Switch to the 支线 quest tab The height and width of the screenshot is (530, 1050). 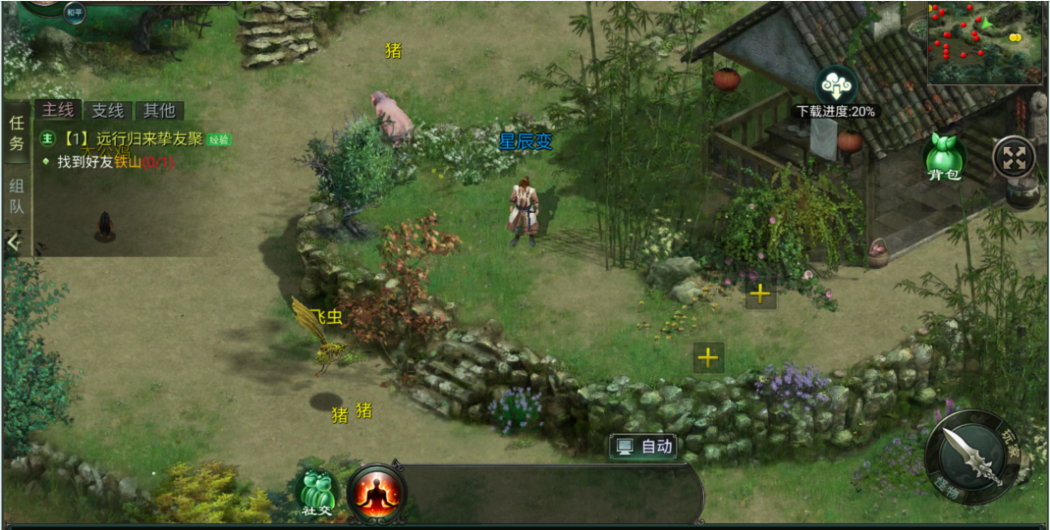coord(108,111)
